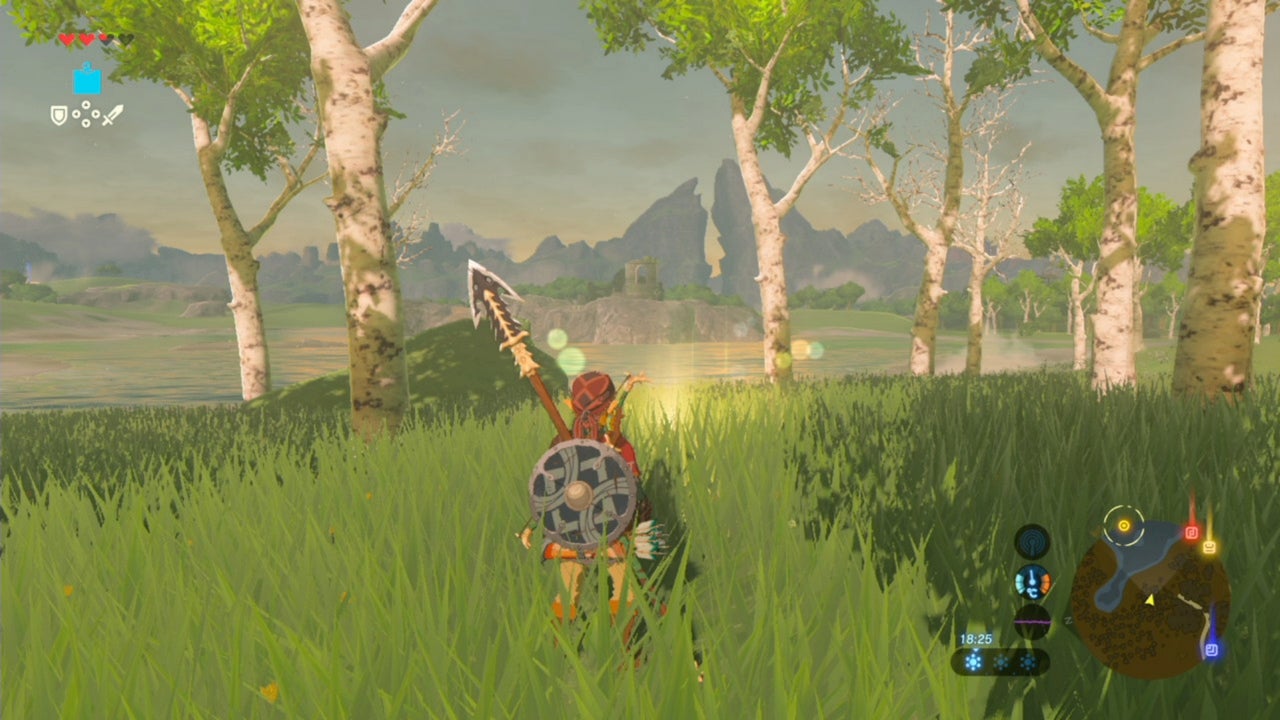Toggle the third snowflake forecast icon
Image resolution: width=1280 pixels, height=720 pixels.
click(x=1028, y=660)
